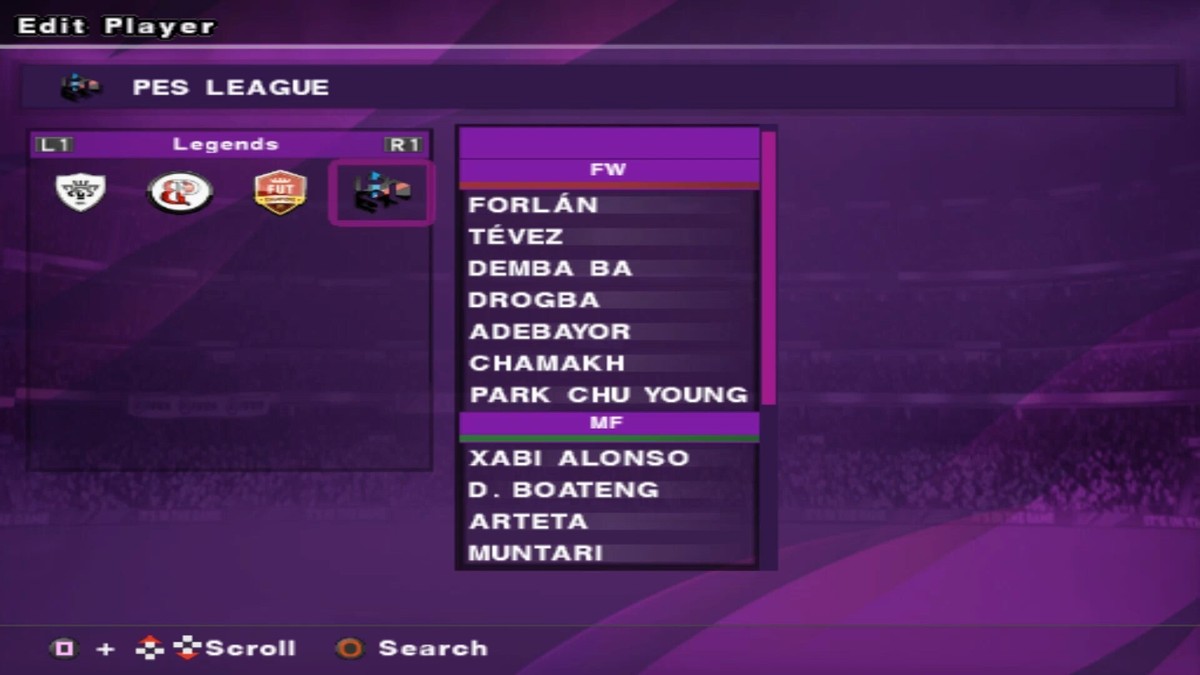Pick the FUT Champions badge team
Screen dimensions: 1200x675
280,192
